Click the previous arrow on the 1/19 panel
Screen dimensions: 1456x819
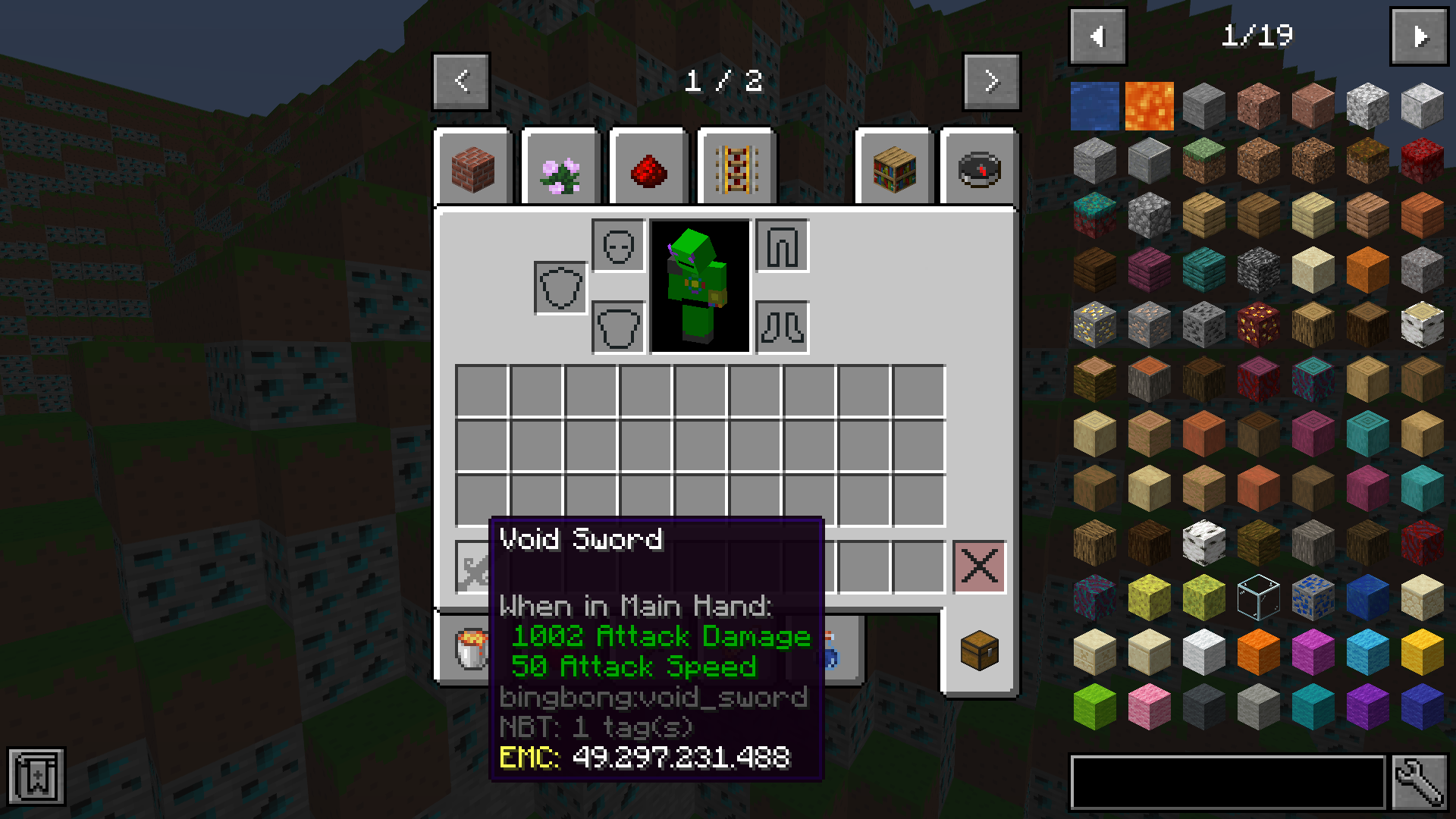point(1097,35)
